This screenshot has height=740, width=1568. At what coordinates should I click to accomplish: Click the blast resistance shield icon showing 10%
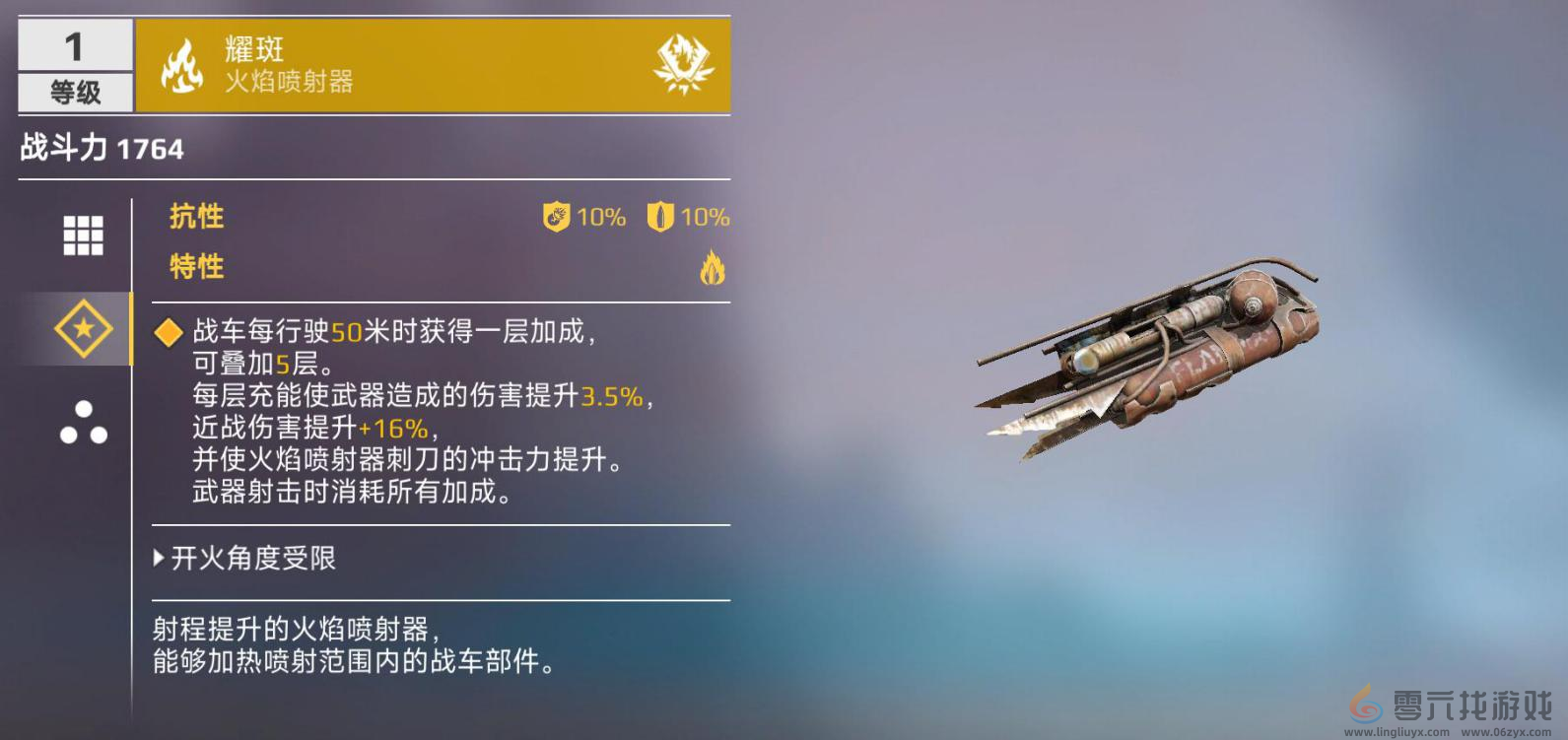[555, 217]
